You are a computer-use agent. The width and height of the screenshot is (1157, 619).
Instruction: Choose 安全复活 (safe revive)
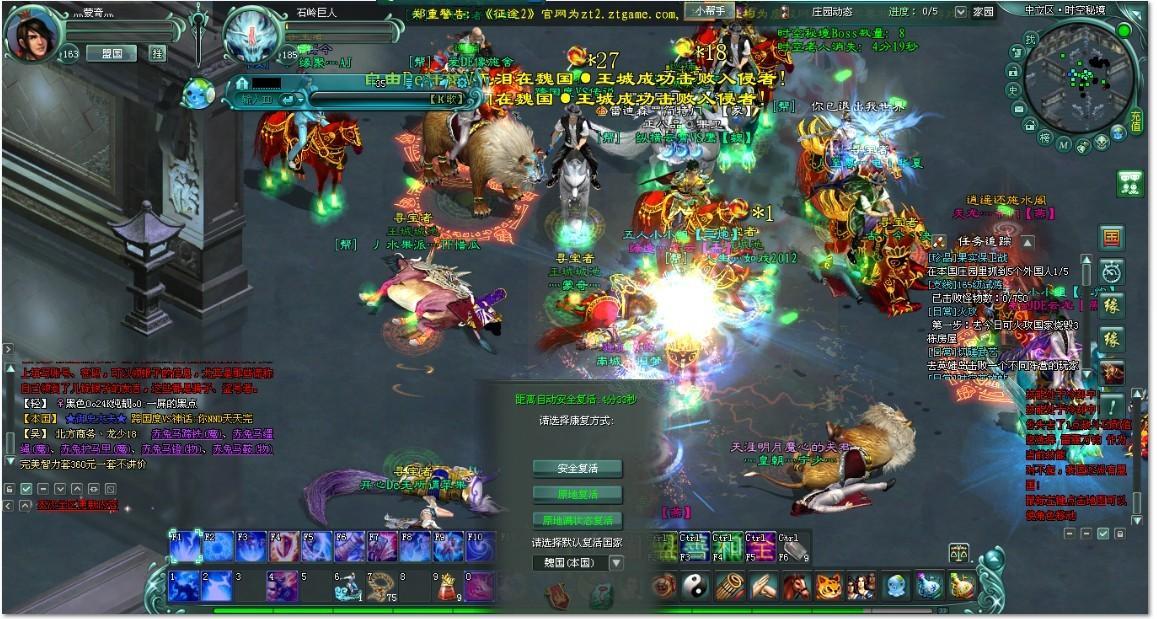tap(577, 468)
